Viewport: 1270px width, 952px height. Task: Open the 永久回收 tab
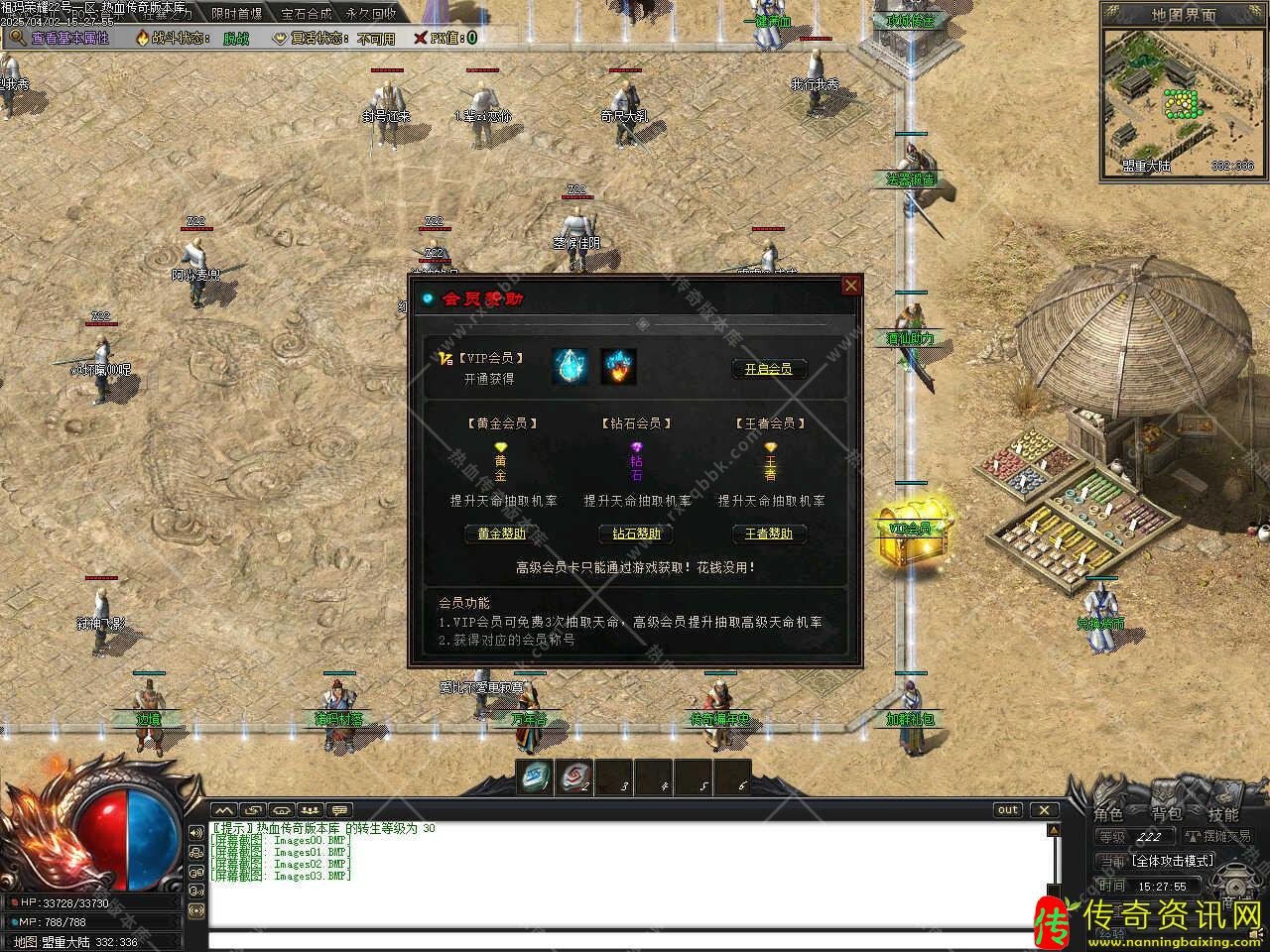(371, 14)
